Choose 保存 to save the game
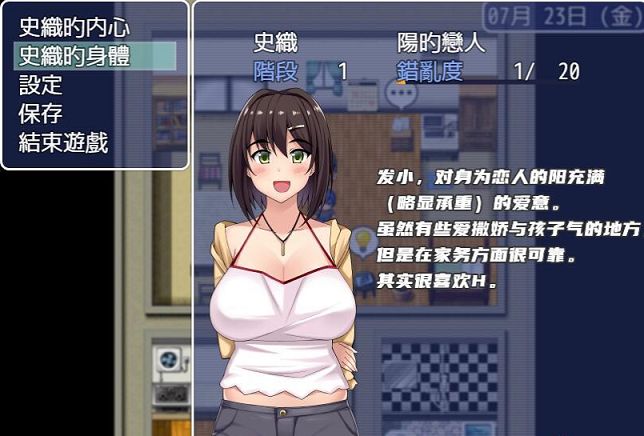The width and height of the screenshot is (644, 436). (x=42, y=113)
